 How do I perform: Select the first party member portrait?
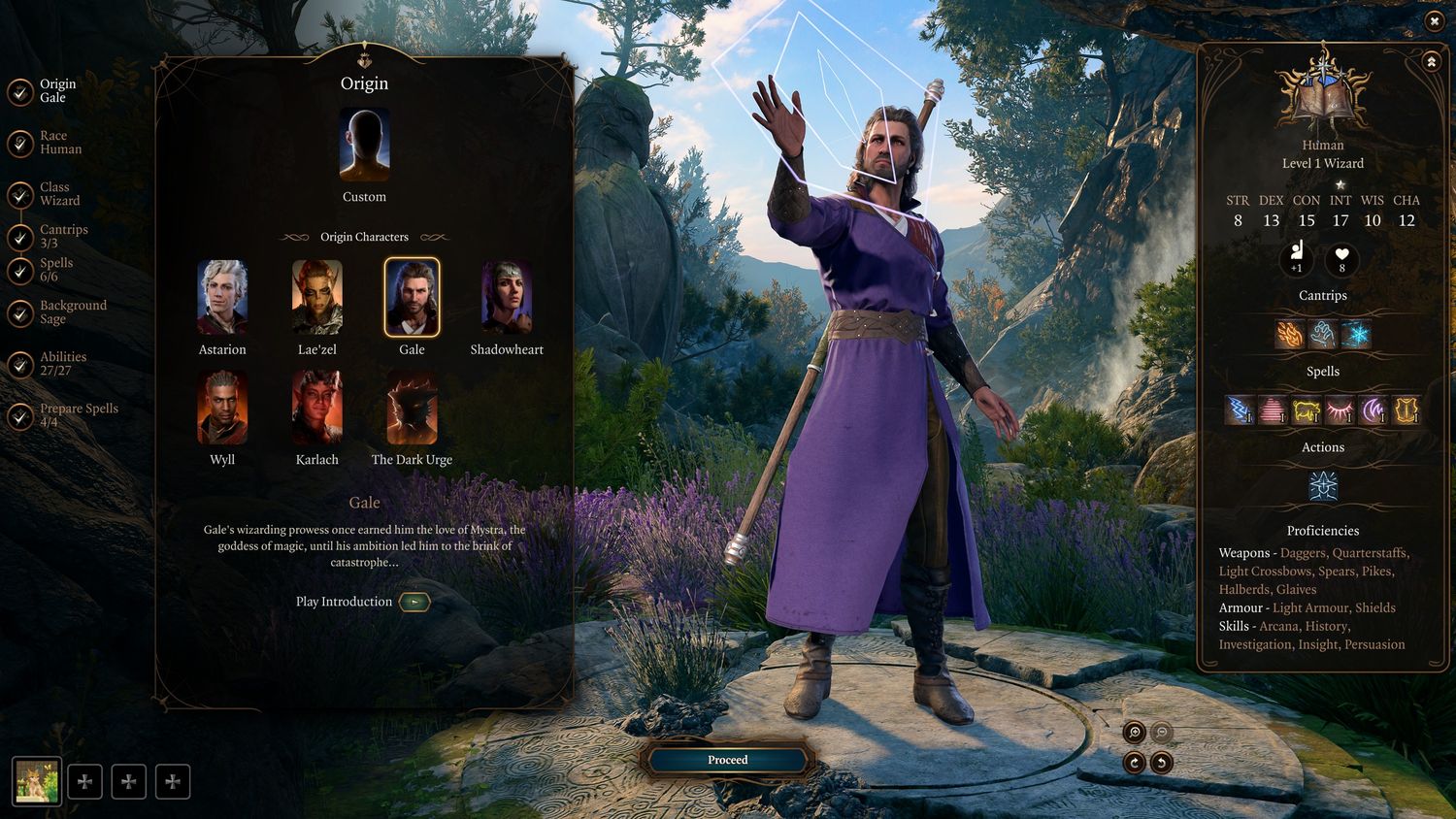[37, 781]
